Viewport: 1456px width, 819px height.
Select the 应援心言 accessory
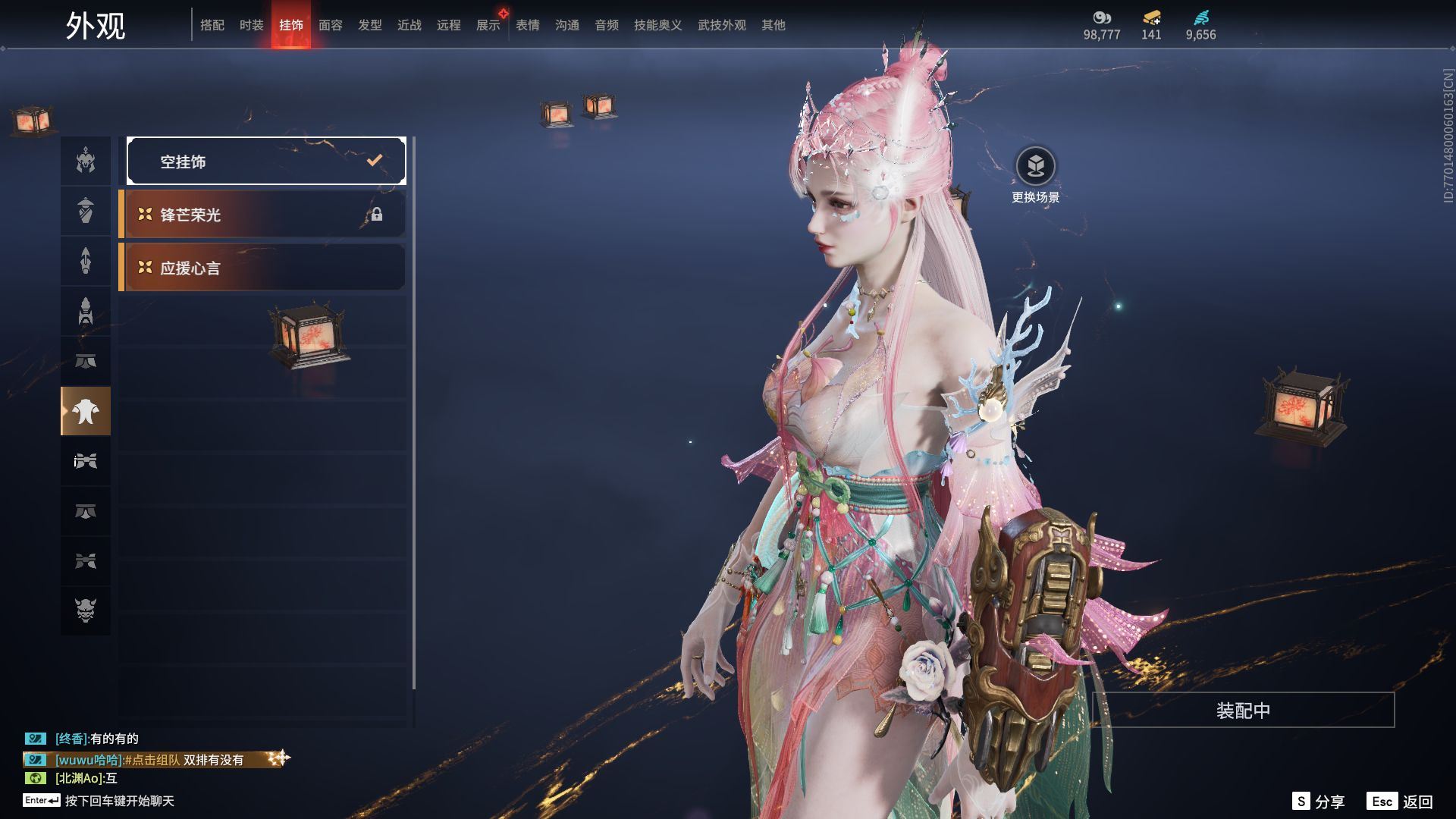(262, 268)
